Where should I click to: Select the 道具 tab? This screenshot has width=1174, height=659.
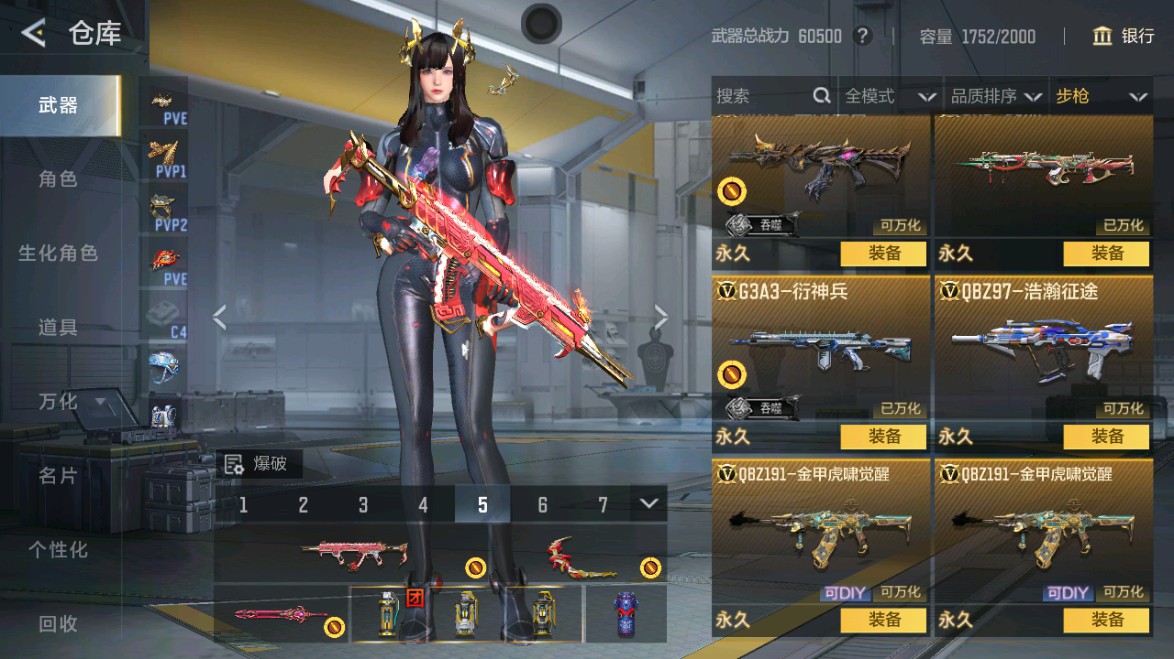coord(58,327)
